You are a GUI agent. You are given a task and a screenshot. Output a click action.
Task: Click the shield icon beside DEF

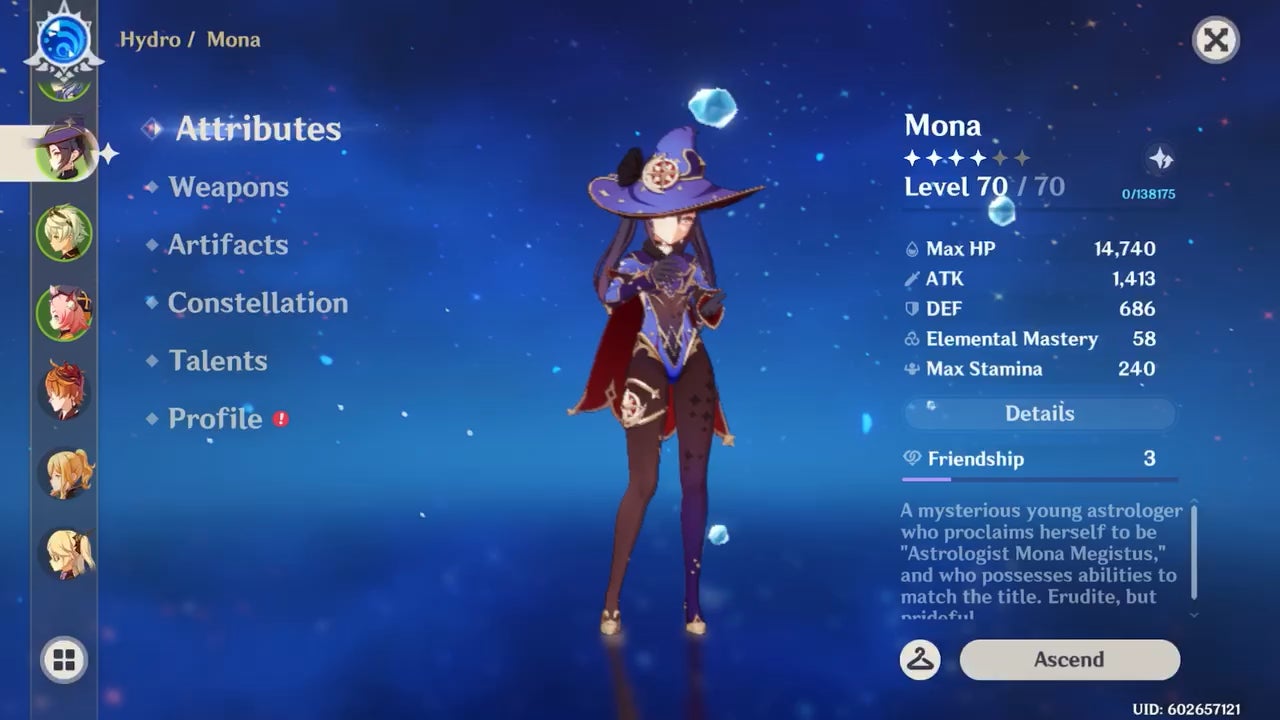tap(911, 309)
